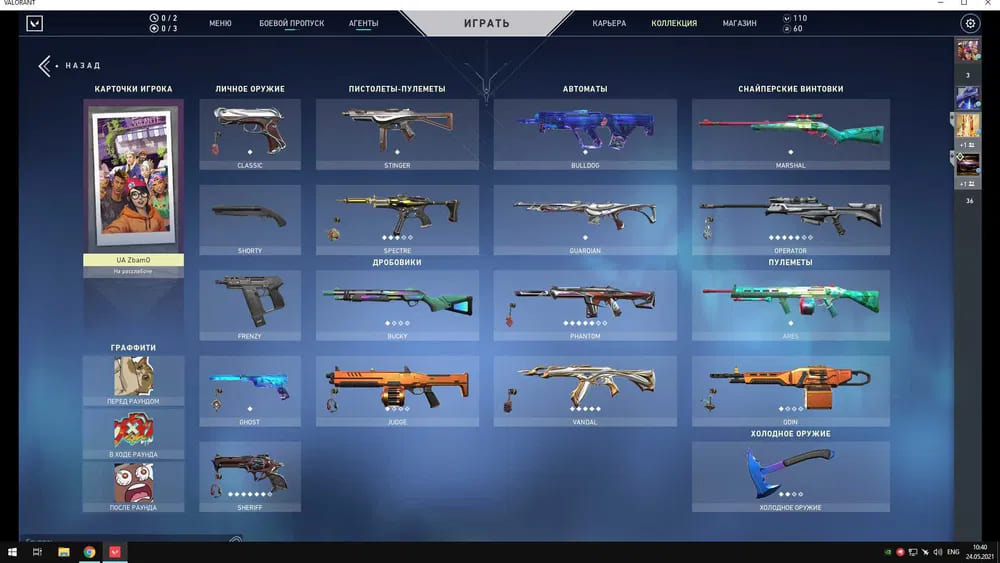Open the АГЕНТЫ tab
The height and width of the screenshot is (563, 1000).
pyautogui.click(x=363, y=23)
